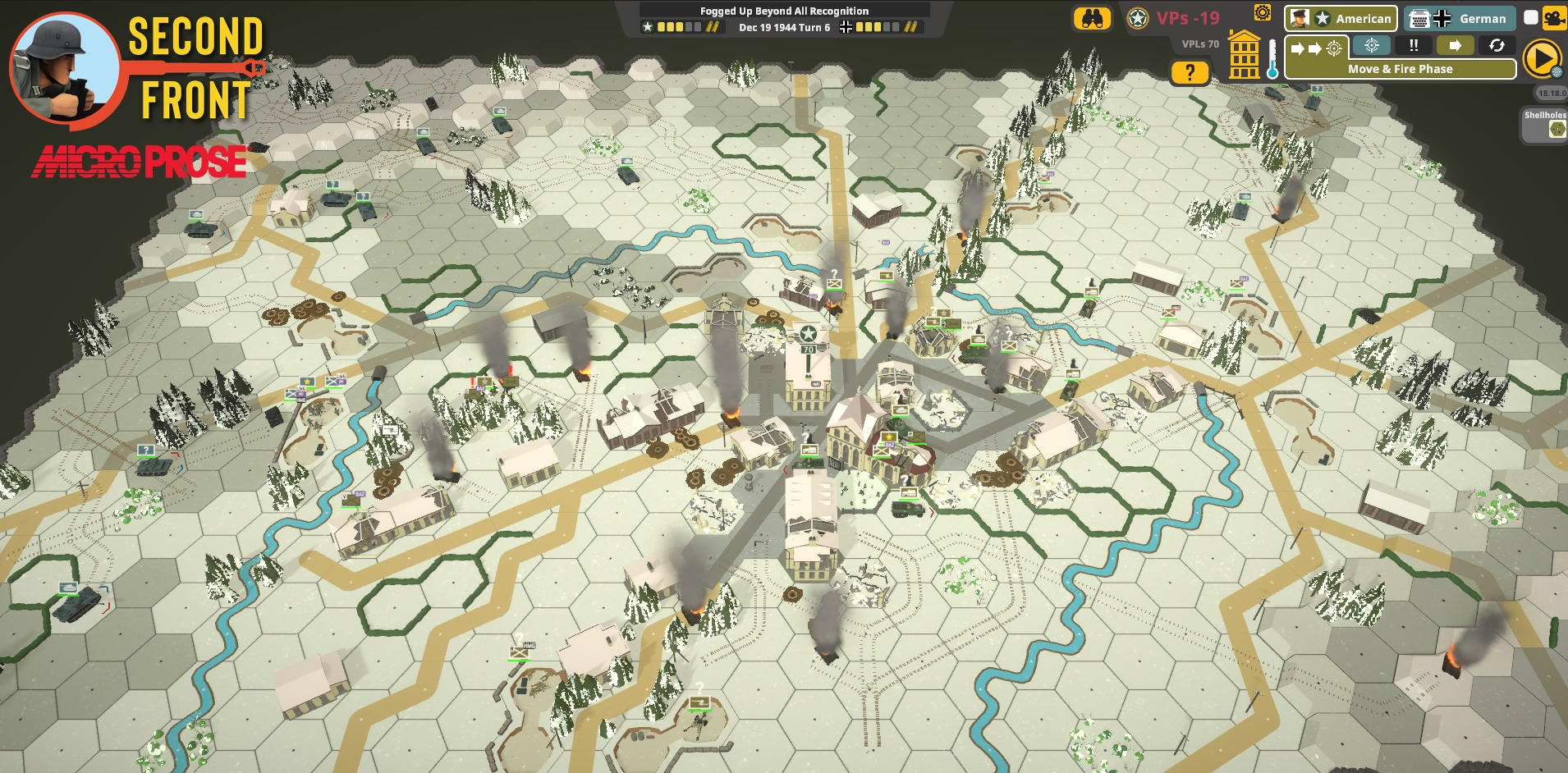This screenshot has width=1568, height=773.
Task: Click the typewriter icon beside German
Action: 1420,19
